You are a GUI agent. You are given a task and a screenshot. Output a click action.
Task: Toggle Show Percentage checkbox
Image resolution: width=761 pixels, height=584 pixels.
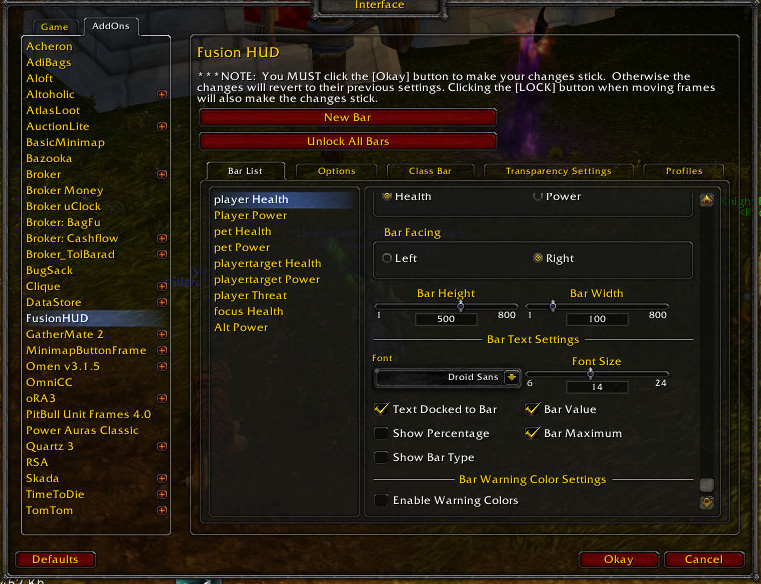[382, 434]
